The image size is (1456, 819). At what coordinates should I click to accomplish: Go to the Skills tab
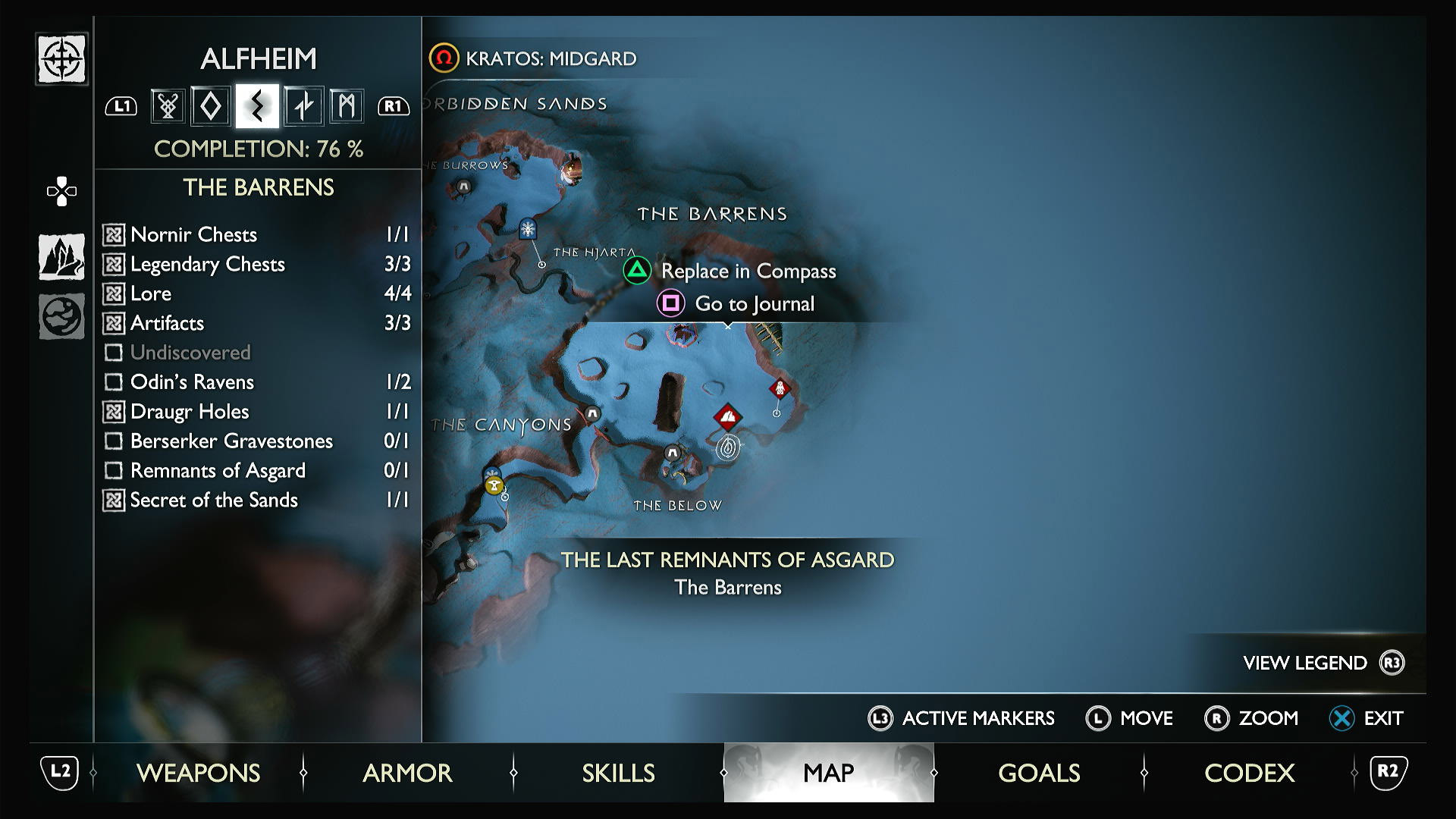point(618,773)
